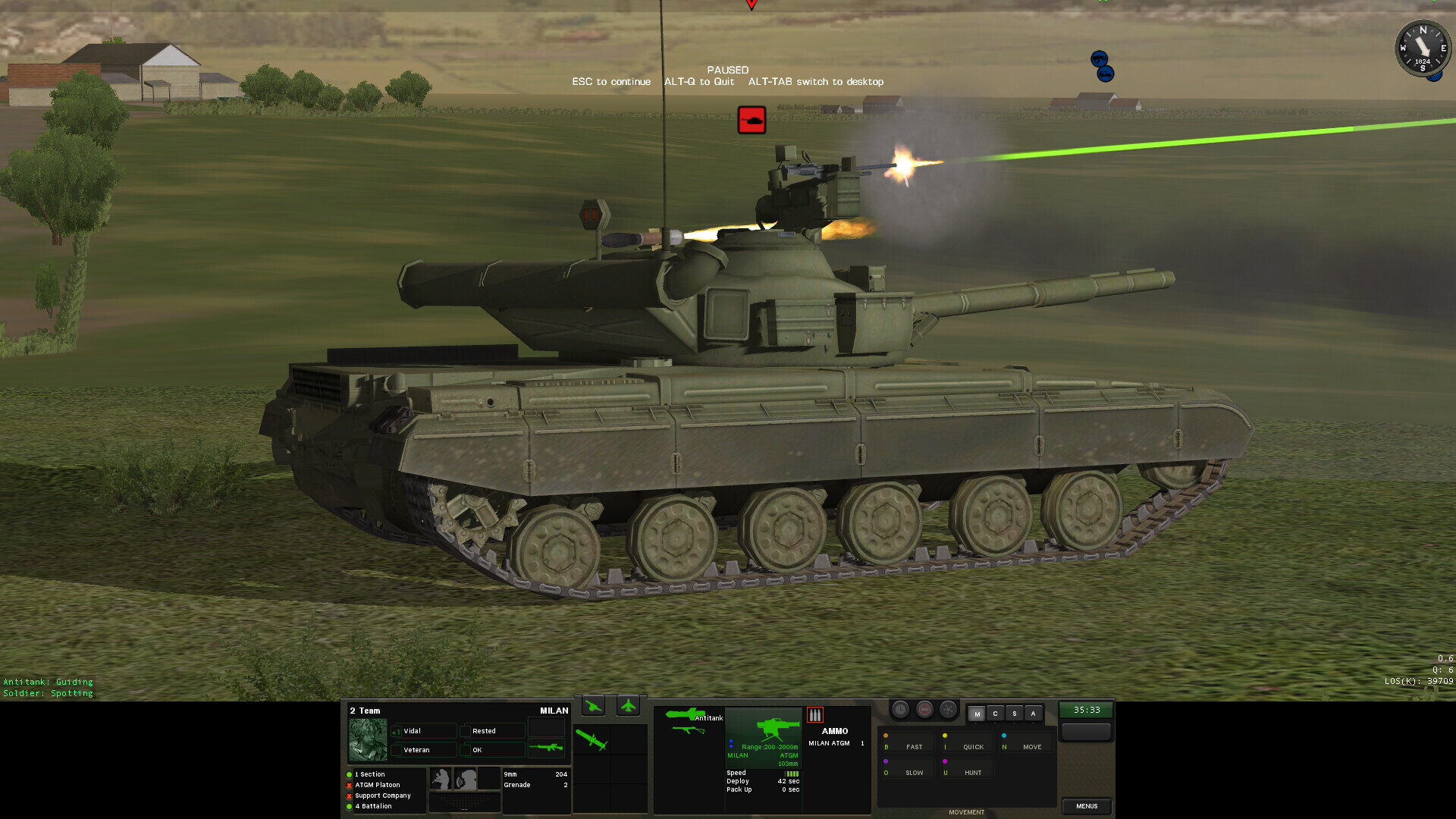Image resolution: width=1456 pixels, height=819 pixels.
Task: Click the crossed tools round button
Action: (948, 710)
